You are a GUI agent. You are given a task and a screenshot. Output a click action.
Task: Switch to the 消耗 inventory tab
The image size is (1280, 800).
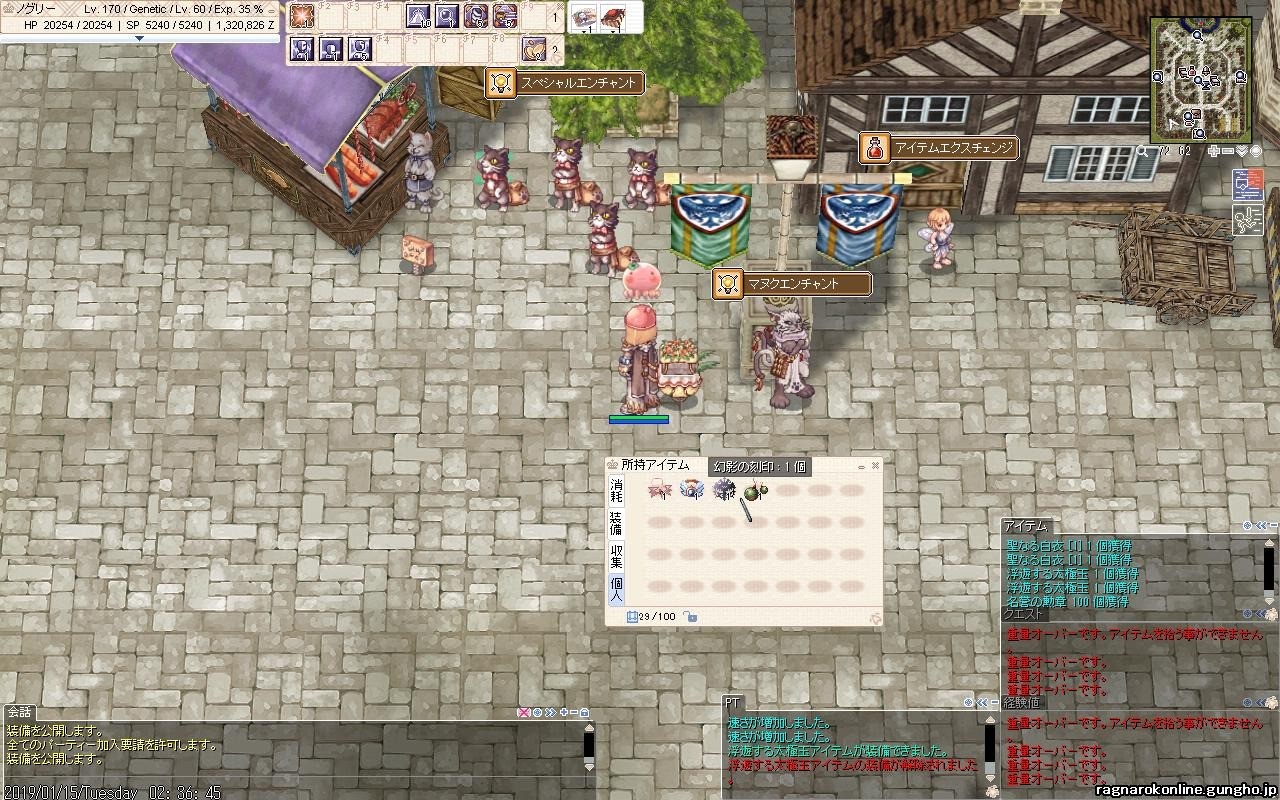coord(616,490)
